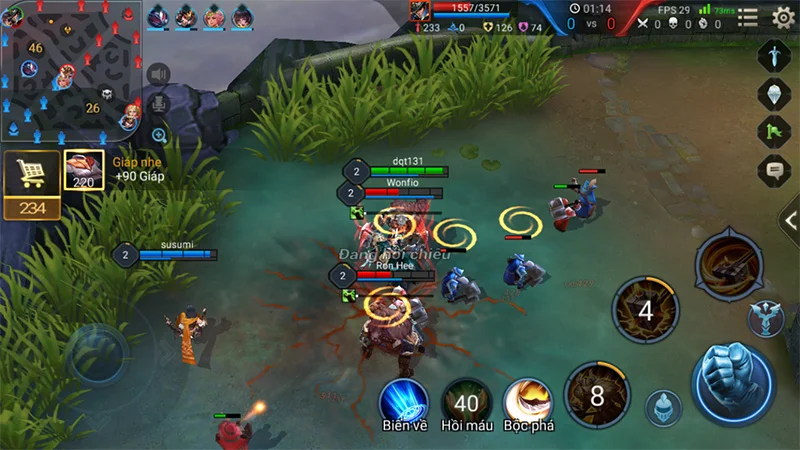This screenshot has width=800, height=450.
Task: Open the quick chat bubble
Action: pos(775,170)
